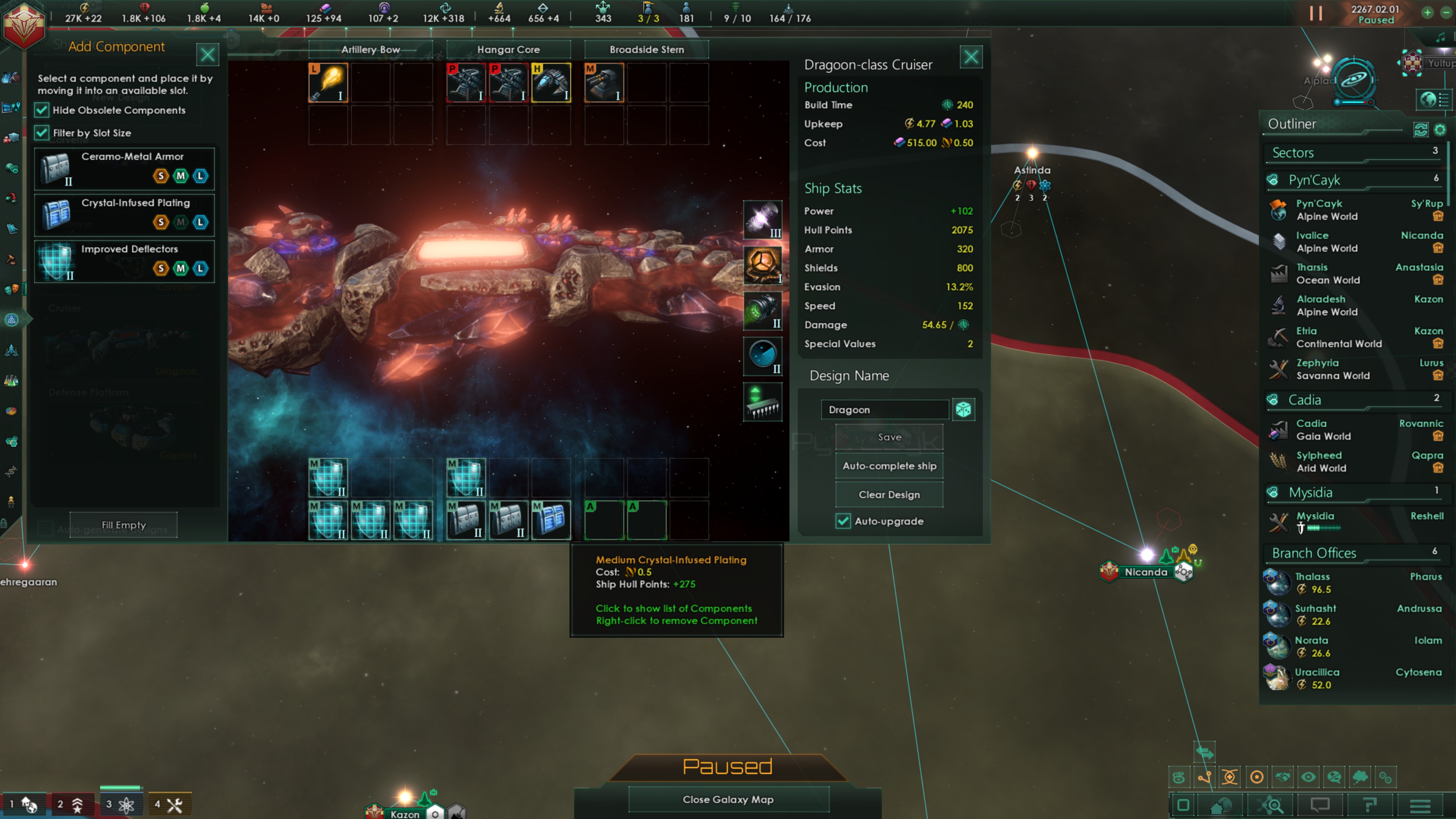Select large weapon slot in Artillery Bow
1456x819 pixels.
328,83
